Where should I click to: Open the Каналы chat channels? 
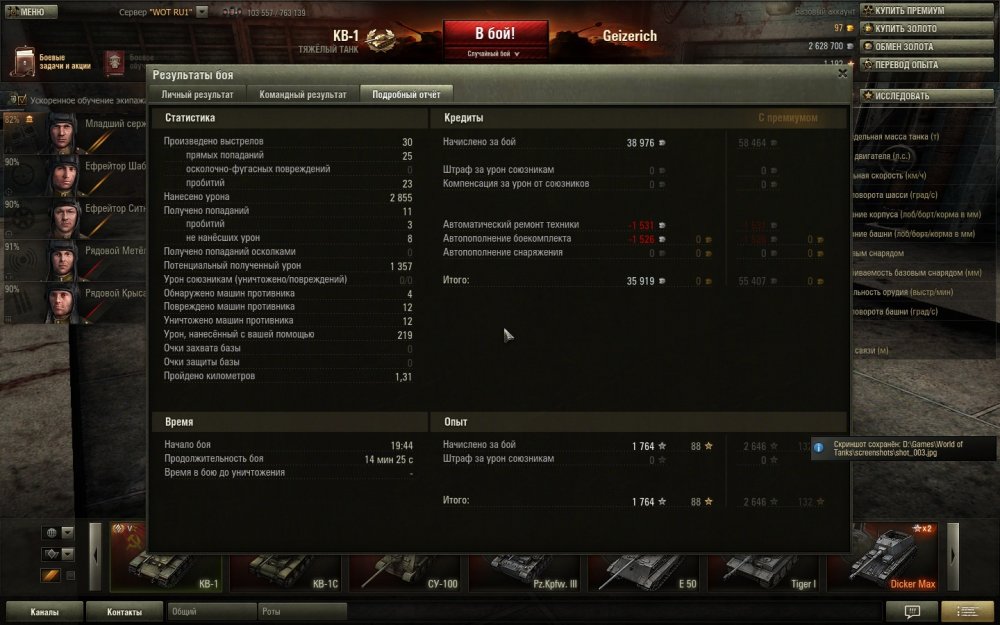(x=44, y=612)
